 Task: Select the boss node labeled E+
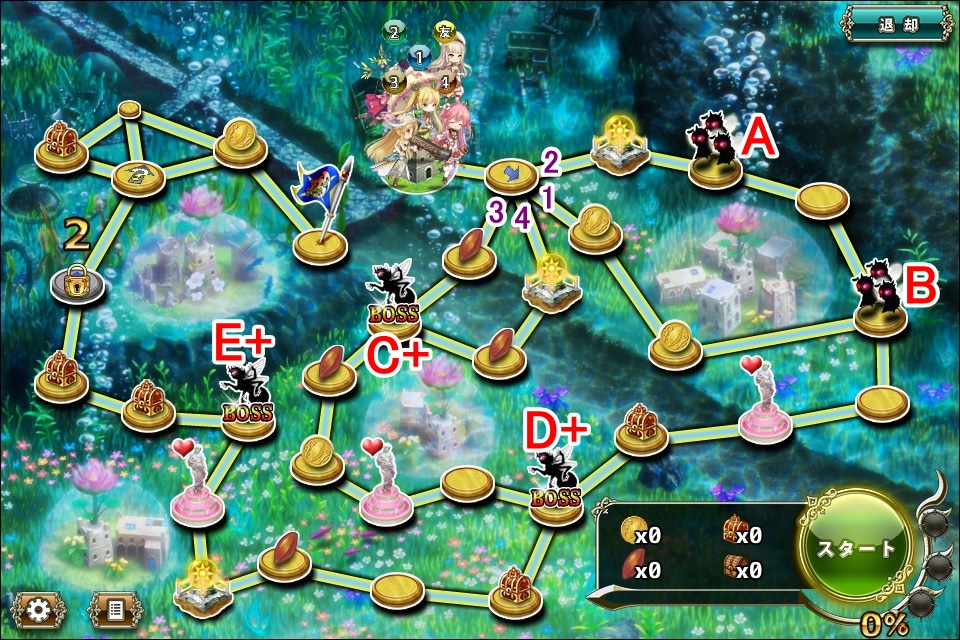tap(246, 400)
